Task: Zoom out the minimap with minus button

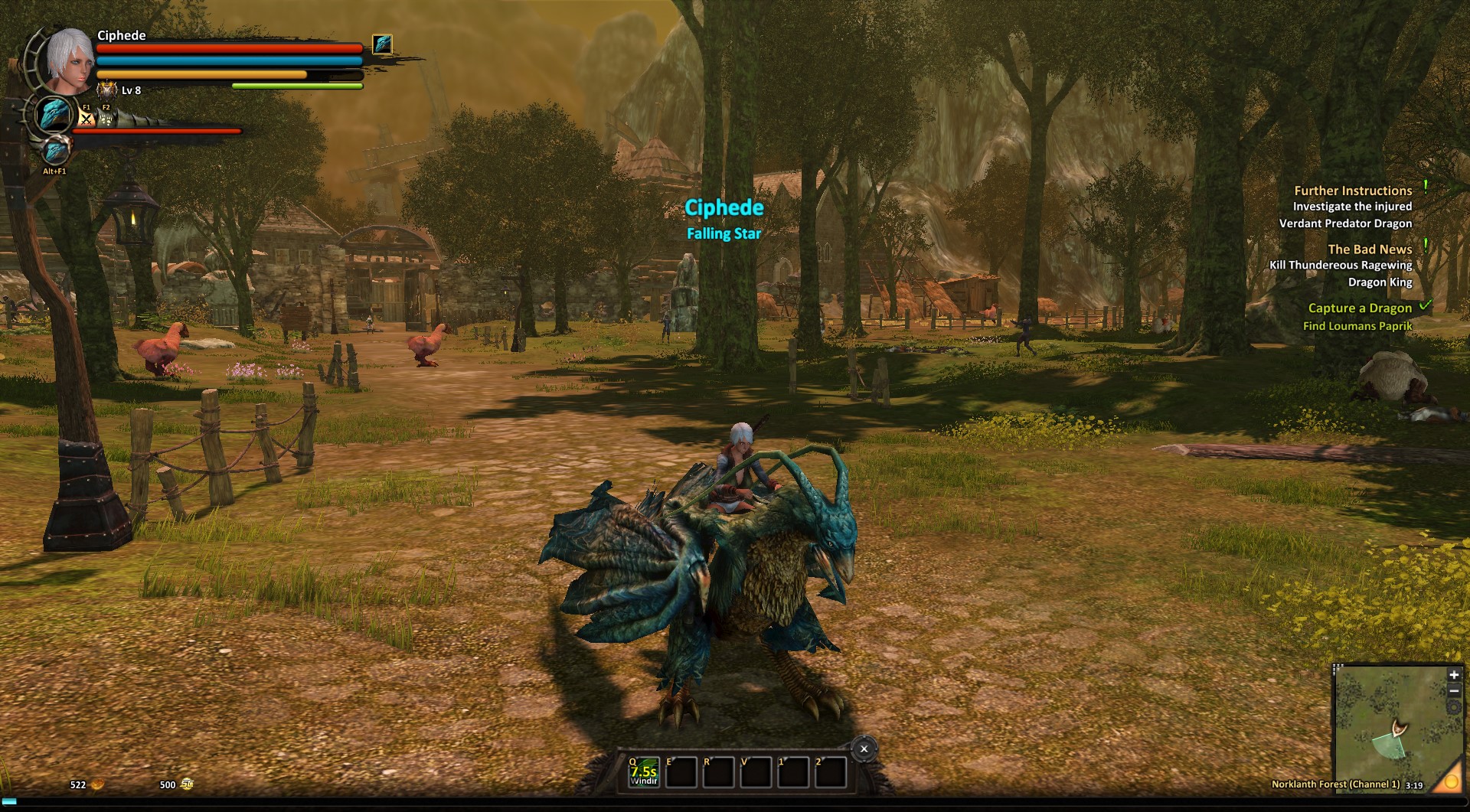Action: (x=1453, y=691)
